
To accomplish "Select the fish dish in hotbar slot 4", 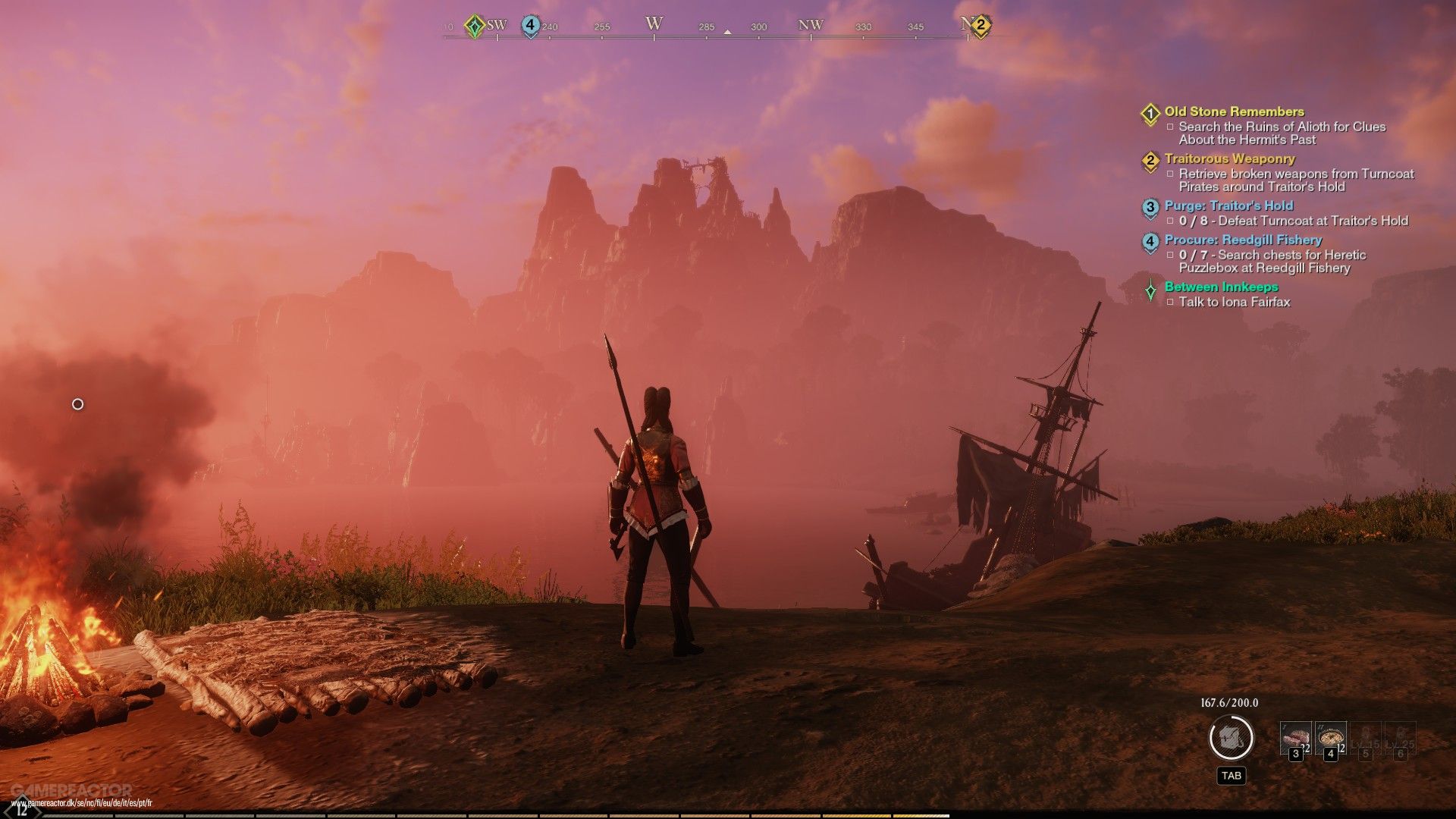I will pyautogui.click(x=1331, y=736).
